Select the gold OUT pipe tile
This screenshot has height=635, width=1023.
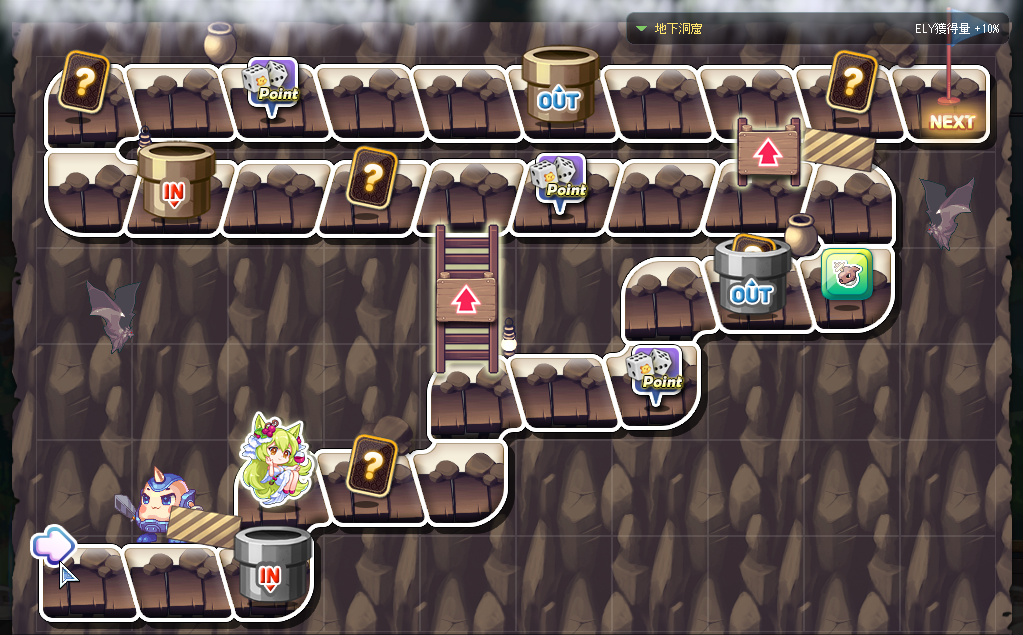coord(559,86)
